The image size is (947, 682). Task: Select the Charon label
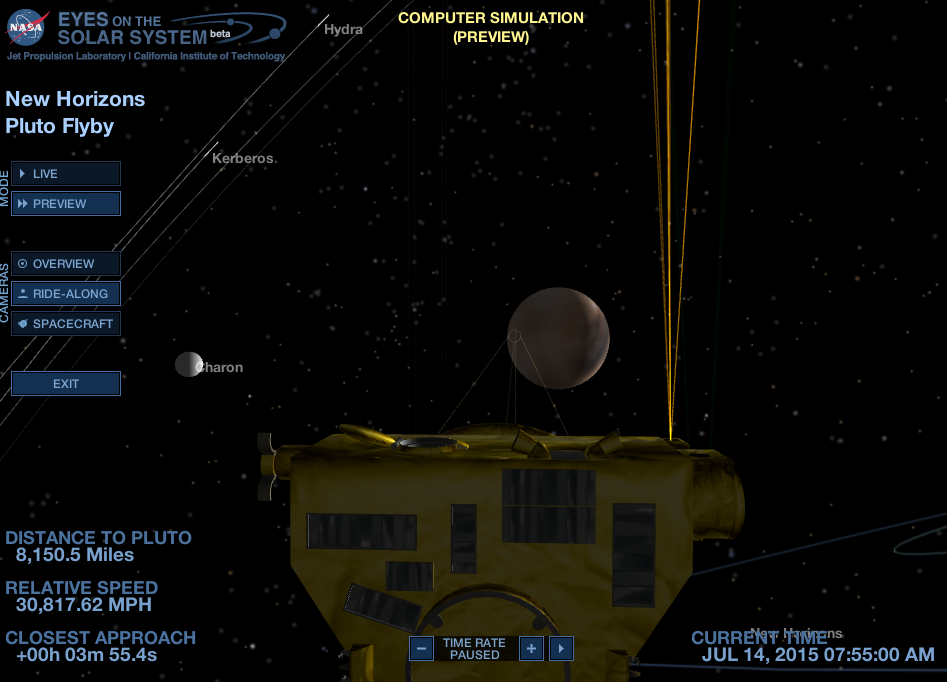pos(221,367)
